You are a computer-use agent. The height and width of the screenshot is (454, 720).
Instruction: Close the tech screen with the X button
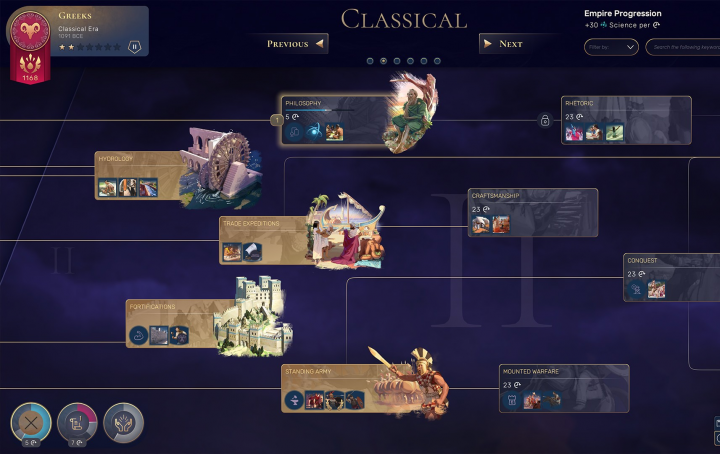(30, 420)
